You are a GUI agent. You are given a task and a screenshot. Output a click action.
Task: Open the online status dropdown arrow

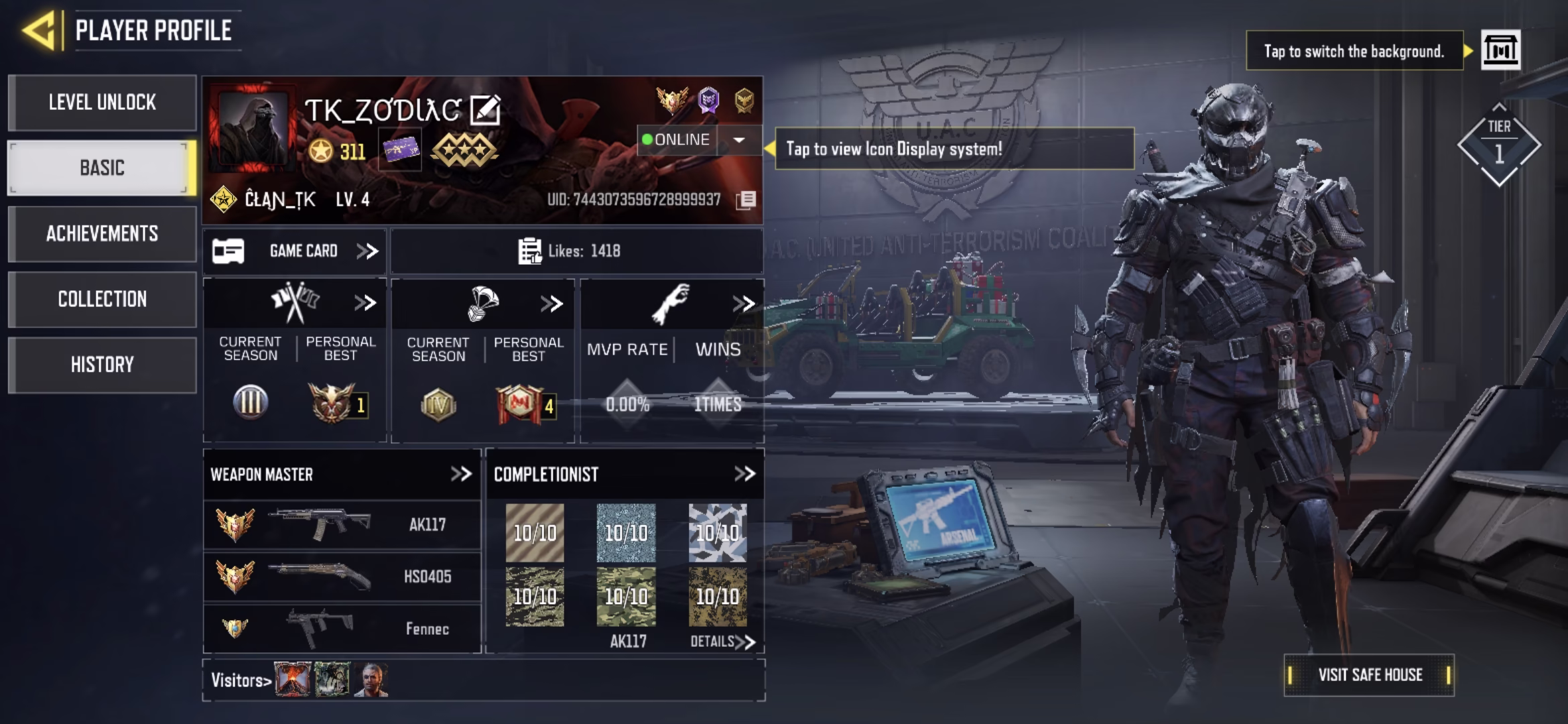point(739,141)
